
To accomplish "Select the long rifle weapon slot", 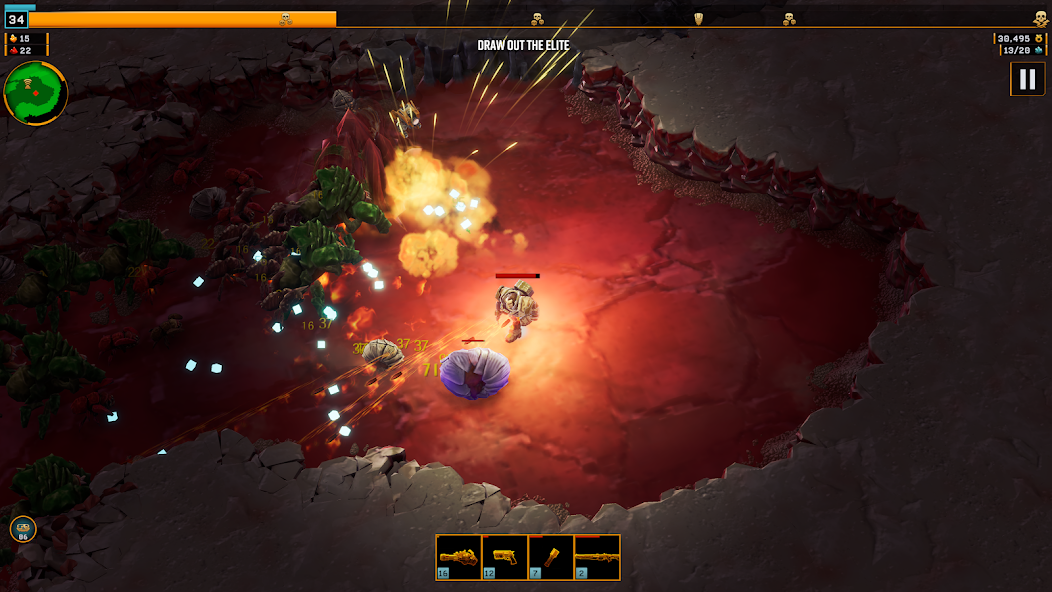I will [597, 557].
